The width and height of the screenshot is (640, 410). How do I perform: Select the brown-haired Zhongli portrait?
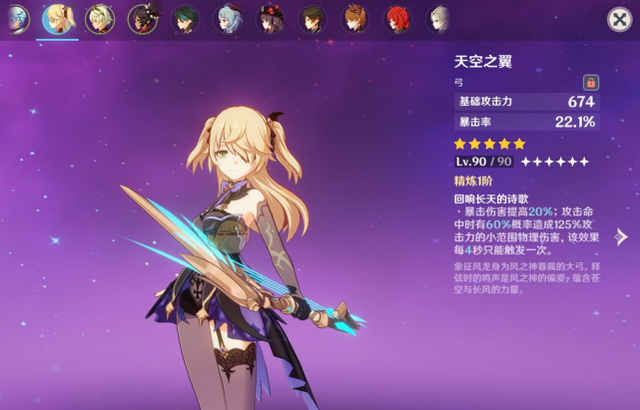313,18
